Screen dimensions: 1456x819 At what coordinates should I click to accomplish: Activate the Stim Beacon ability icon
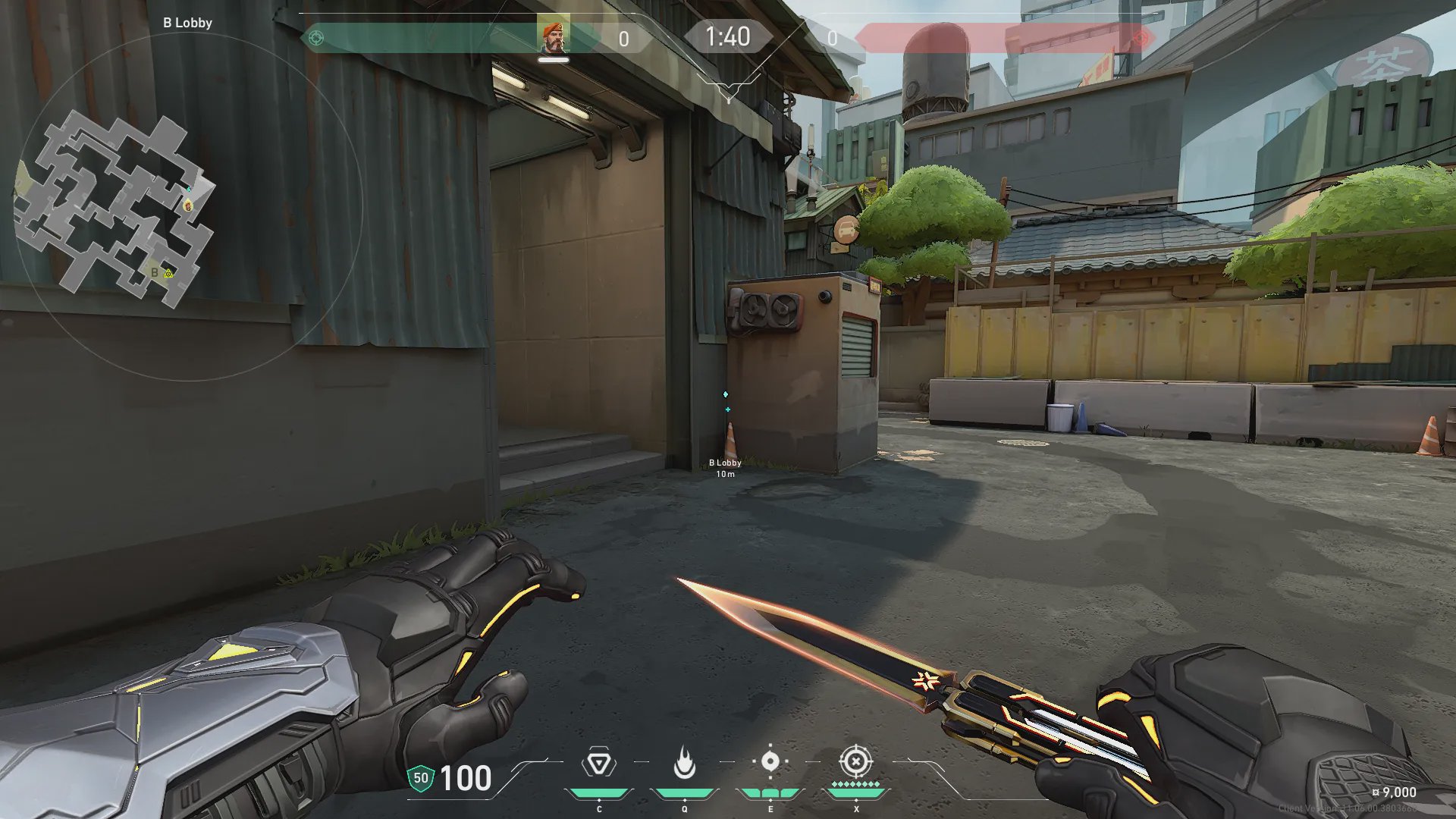click(599, 763)
